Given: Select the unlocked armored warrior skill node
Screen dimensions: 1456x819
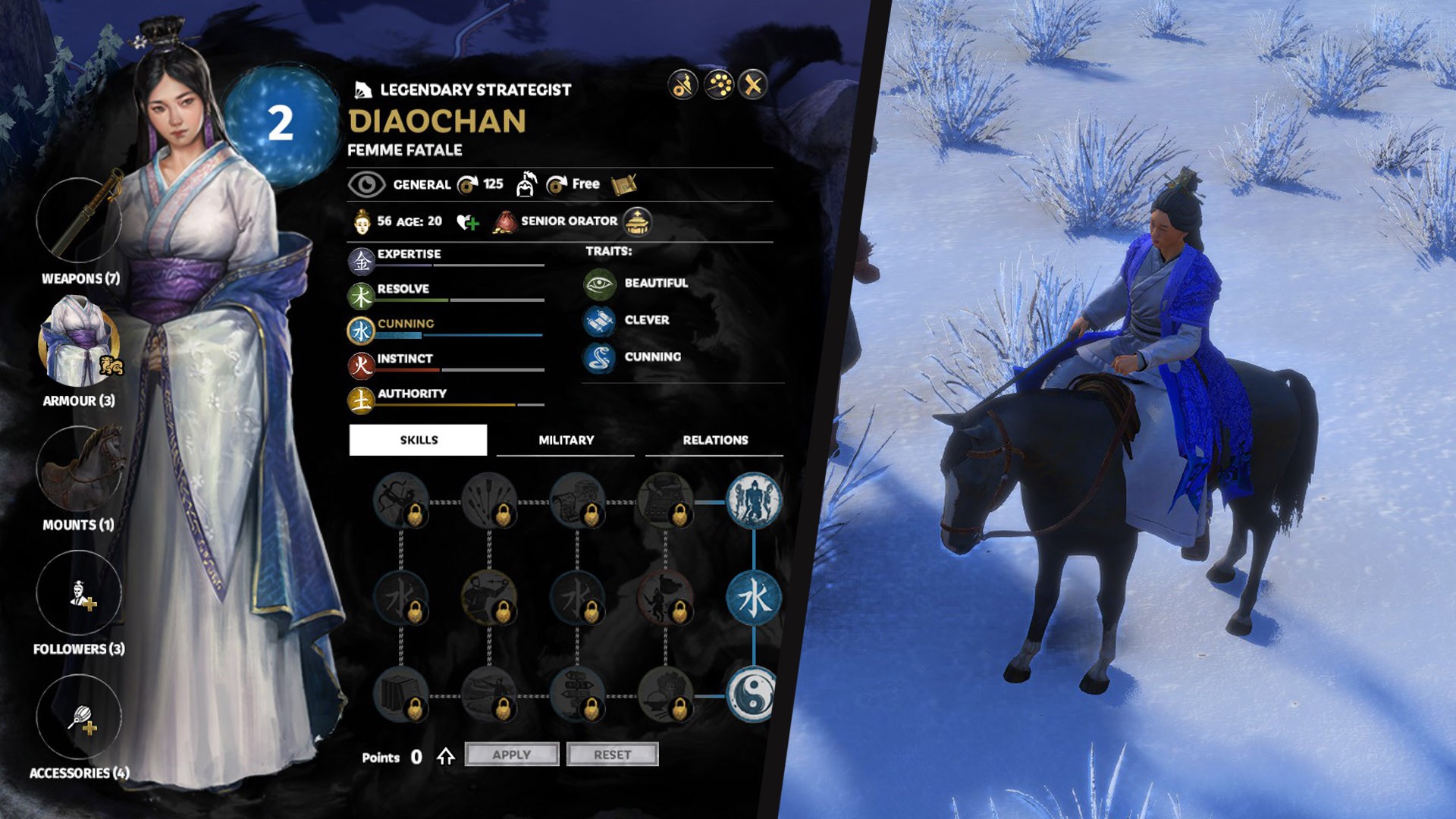Looking at the screenshot, I should 753,500.
